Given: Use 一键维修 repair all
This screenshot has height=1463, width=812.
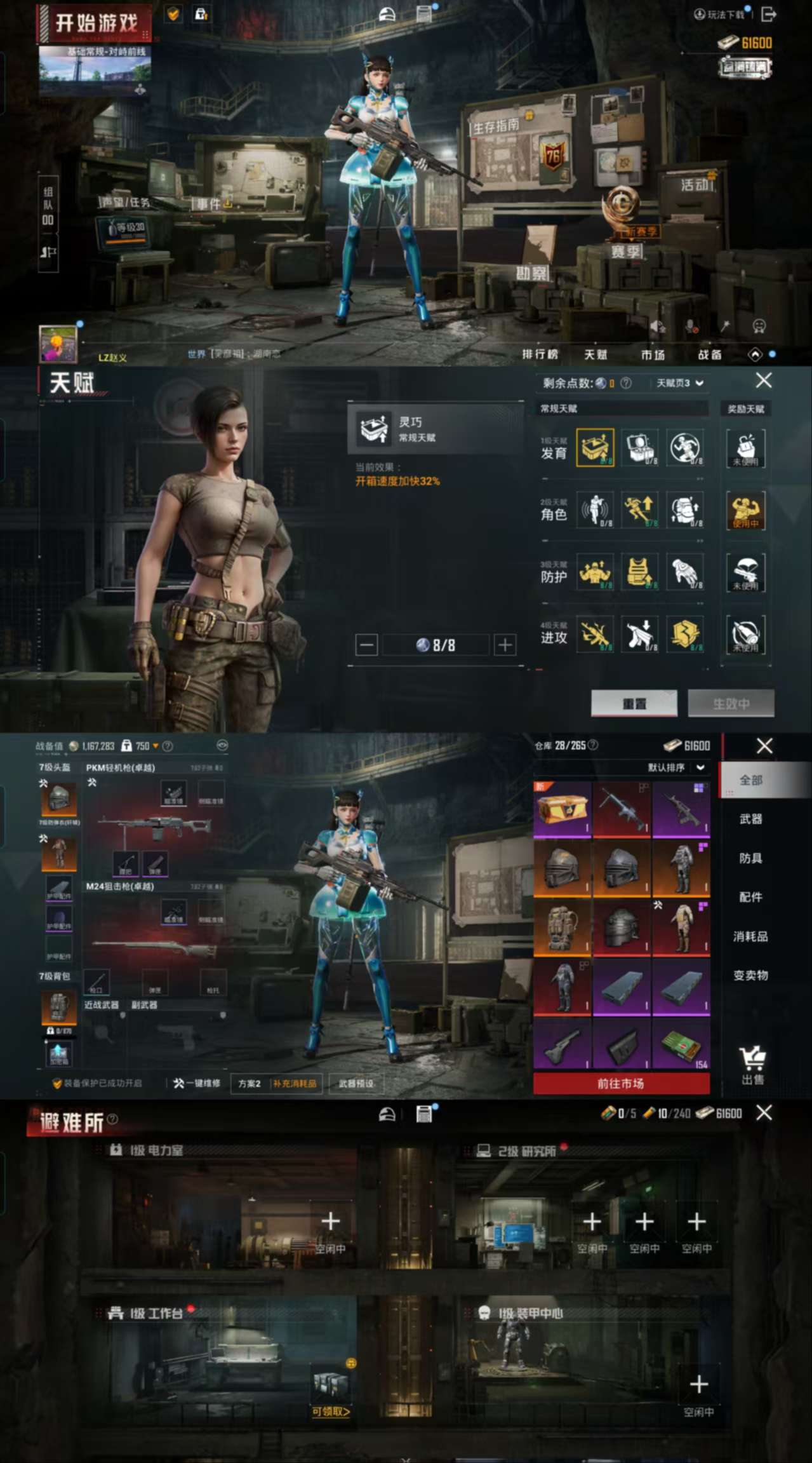Looking at the screenshot, I should (197, 1083).
